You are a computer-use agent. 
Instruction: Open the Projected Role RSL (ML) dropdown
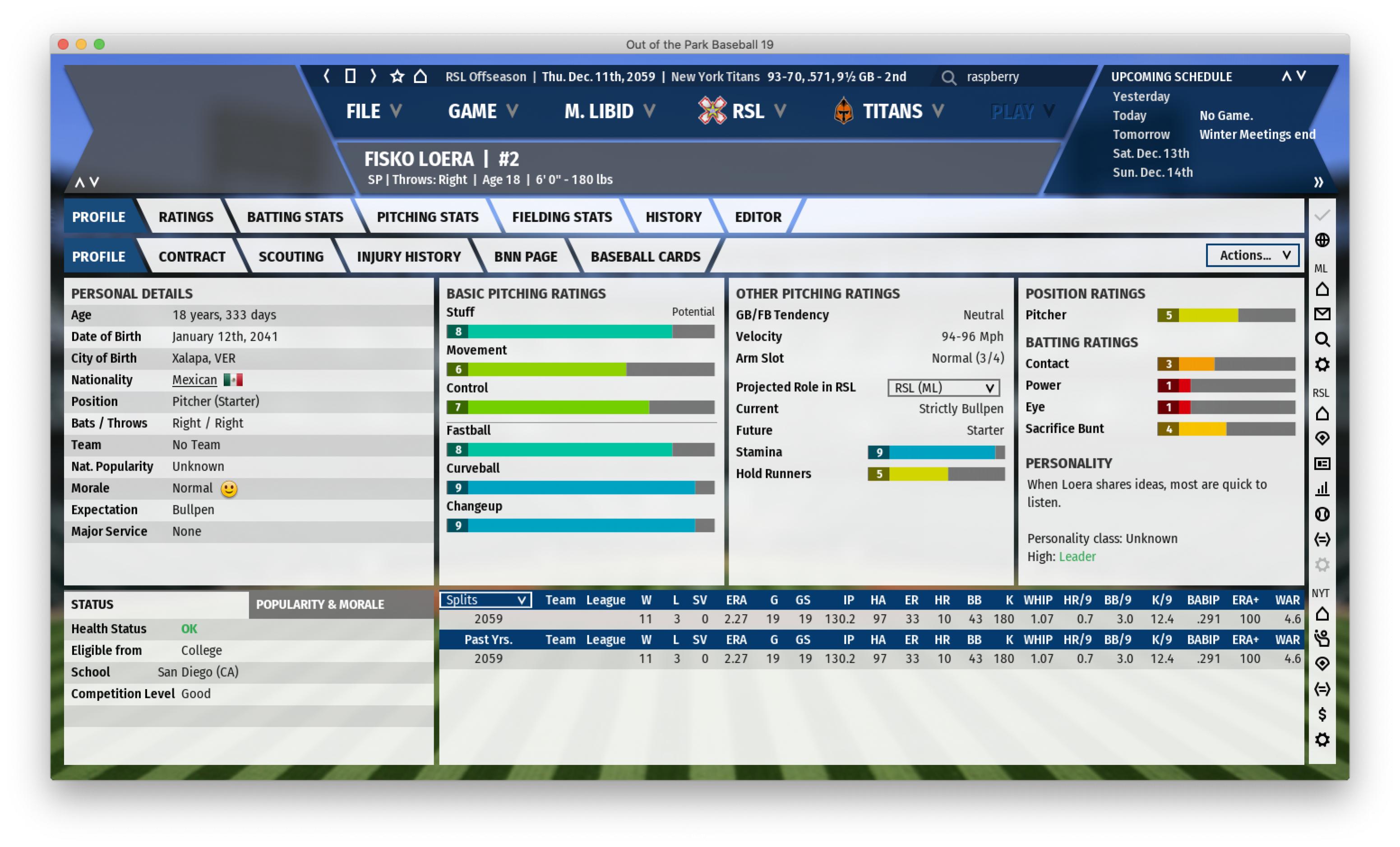click(x=943, y=388)
